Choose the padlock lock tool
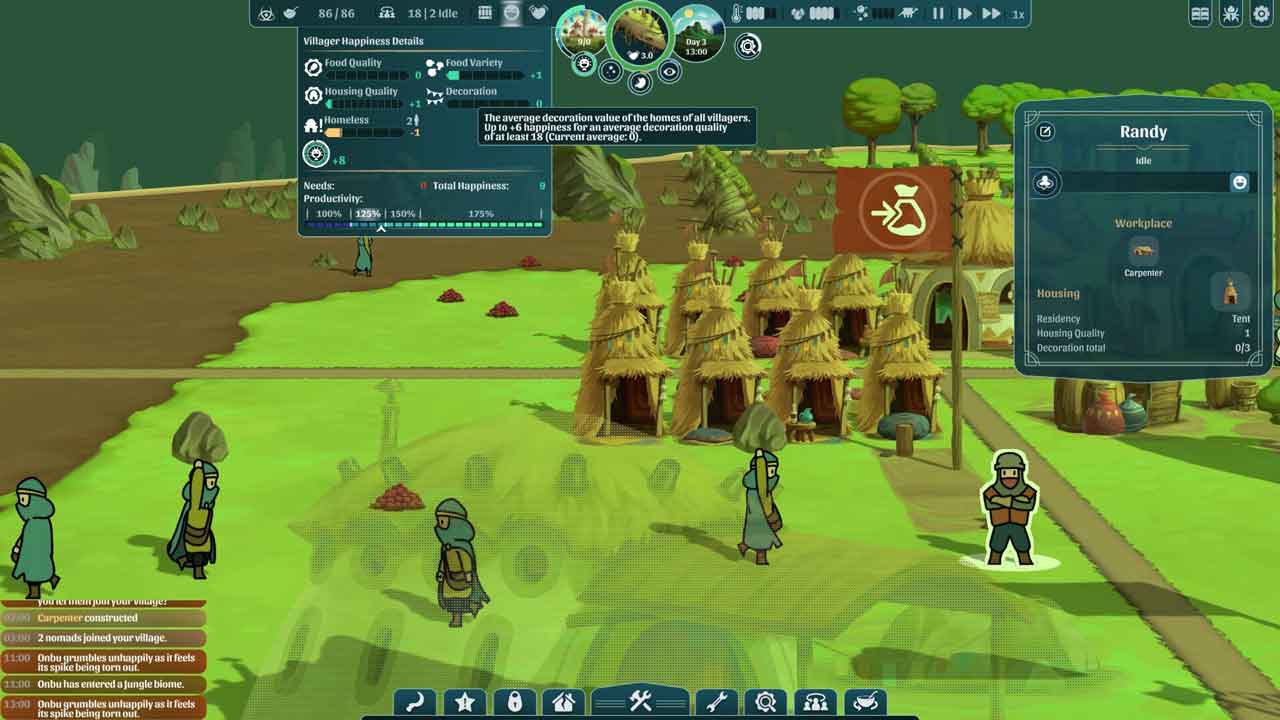Image resolution: width=1280 pixels, height=720 pixels. [515, 703]
